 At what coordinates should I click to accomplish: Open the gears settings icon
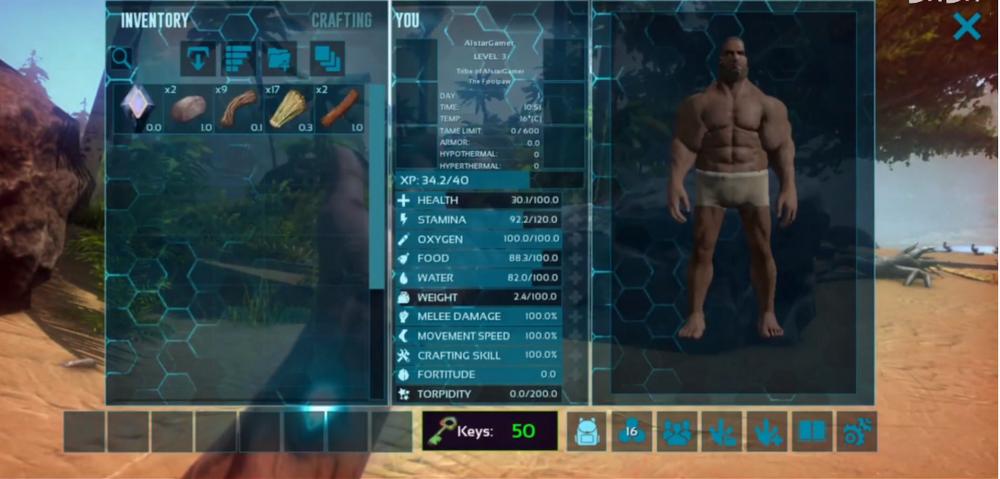(857, 432)
